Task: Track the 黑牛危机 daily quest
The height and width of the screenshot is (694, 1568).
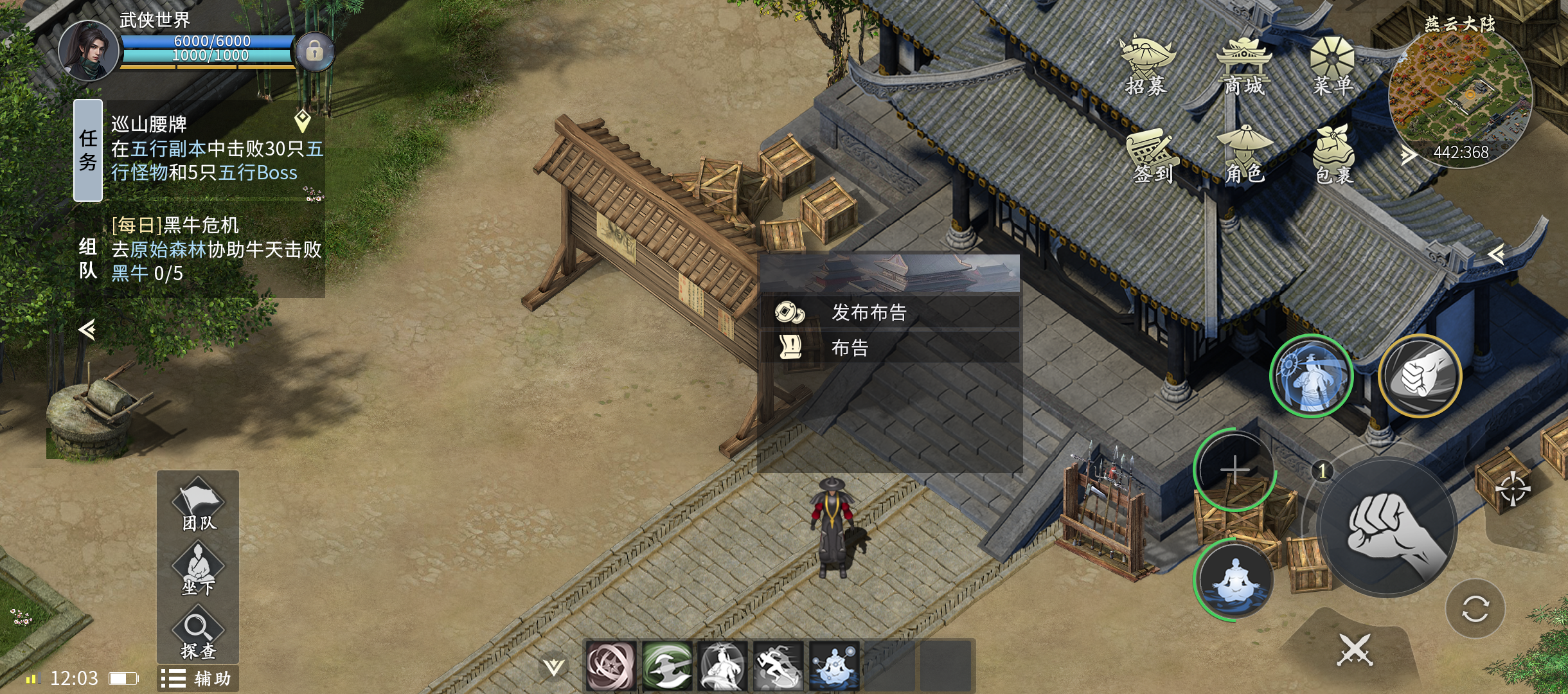Action: (216, 249)
